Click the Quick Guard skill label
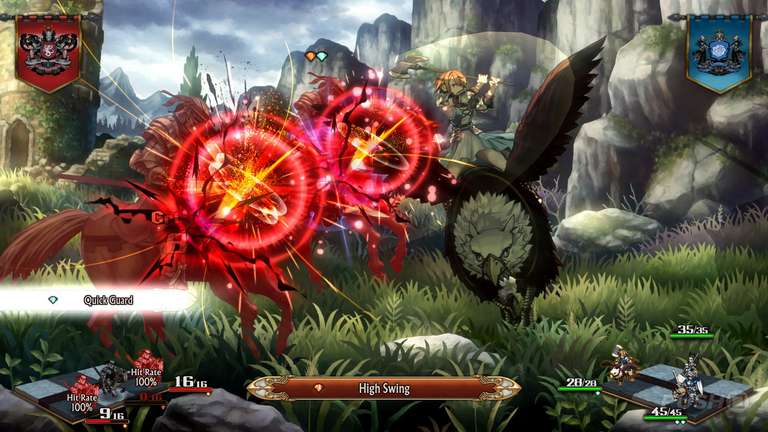The width and height of the screenshot is (768, 432). pos(108,299)
